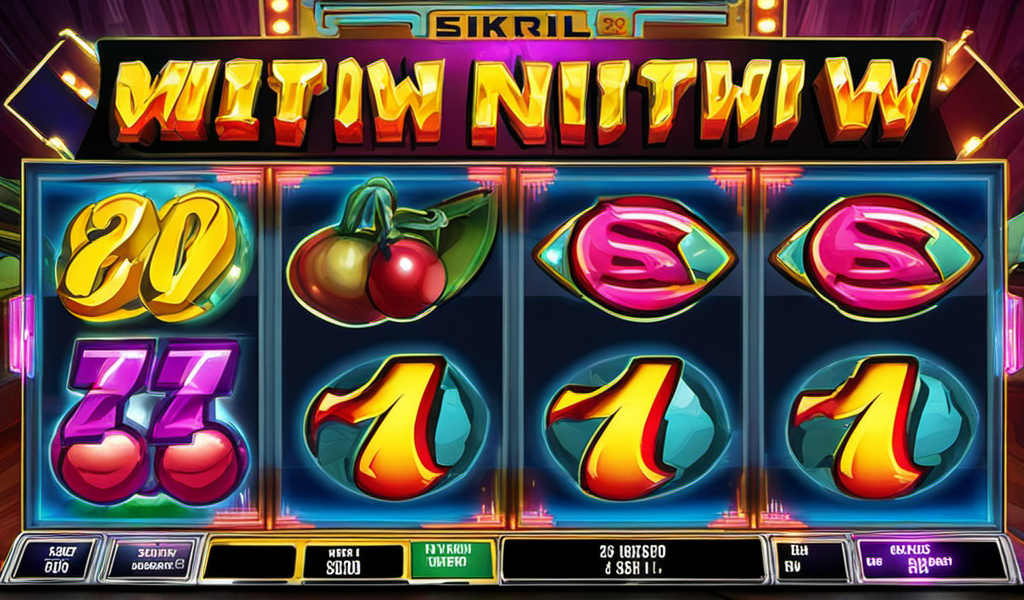Screen dimensions: 1024x600
Task: Open the dark button in the bottom-left corner
Action: pyautogui.click(x=53, y=559)
